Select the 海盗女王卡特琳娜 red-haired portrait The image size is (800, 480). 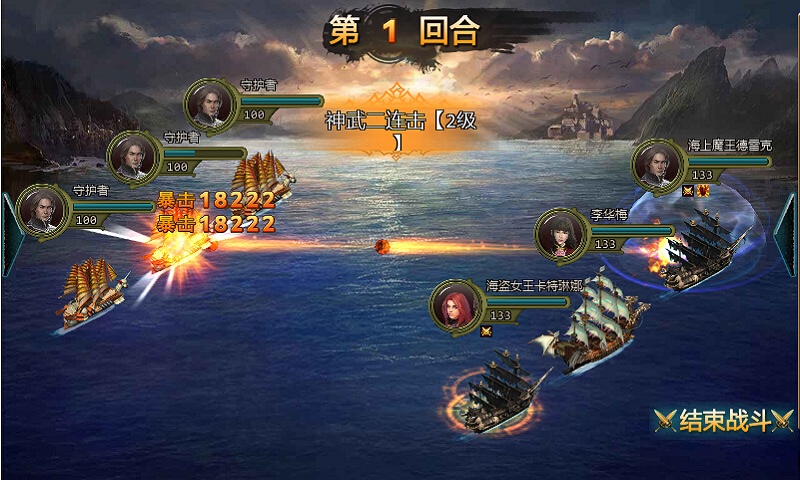click(456, 305)
